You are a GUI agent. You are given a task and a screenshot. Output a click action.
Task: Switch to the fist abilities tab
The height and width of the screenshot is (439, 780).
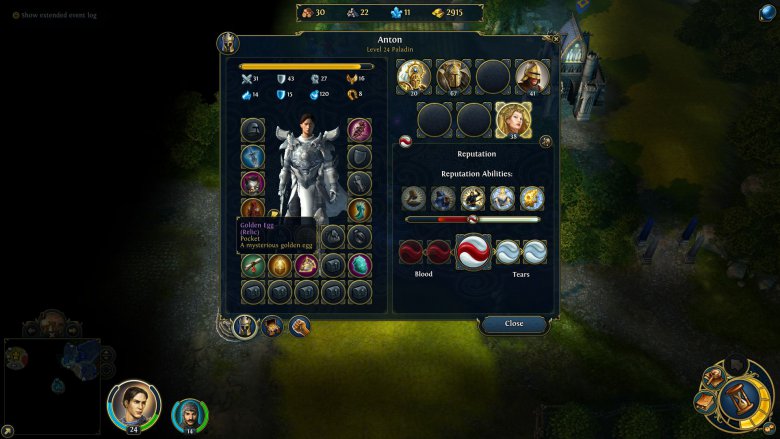[299, 326]
